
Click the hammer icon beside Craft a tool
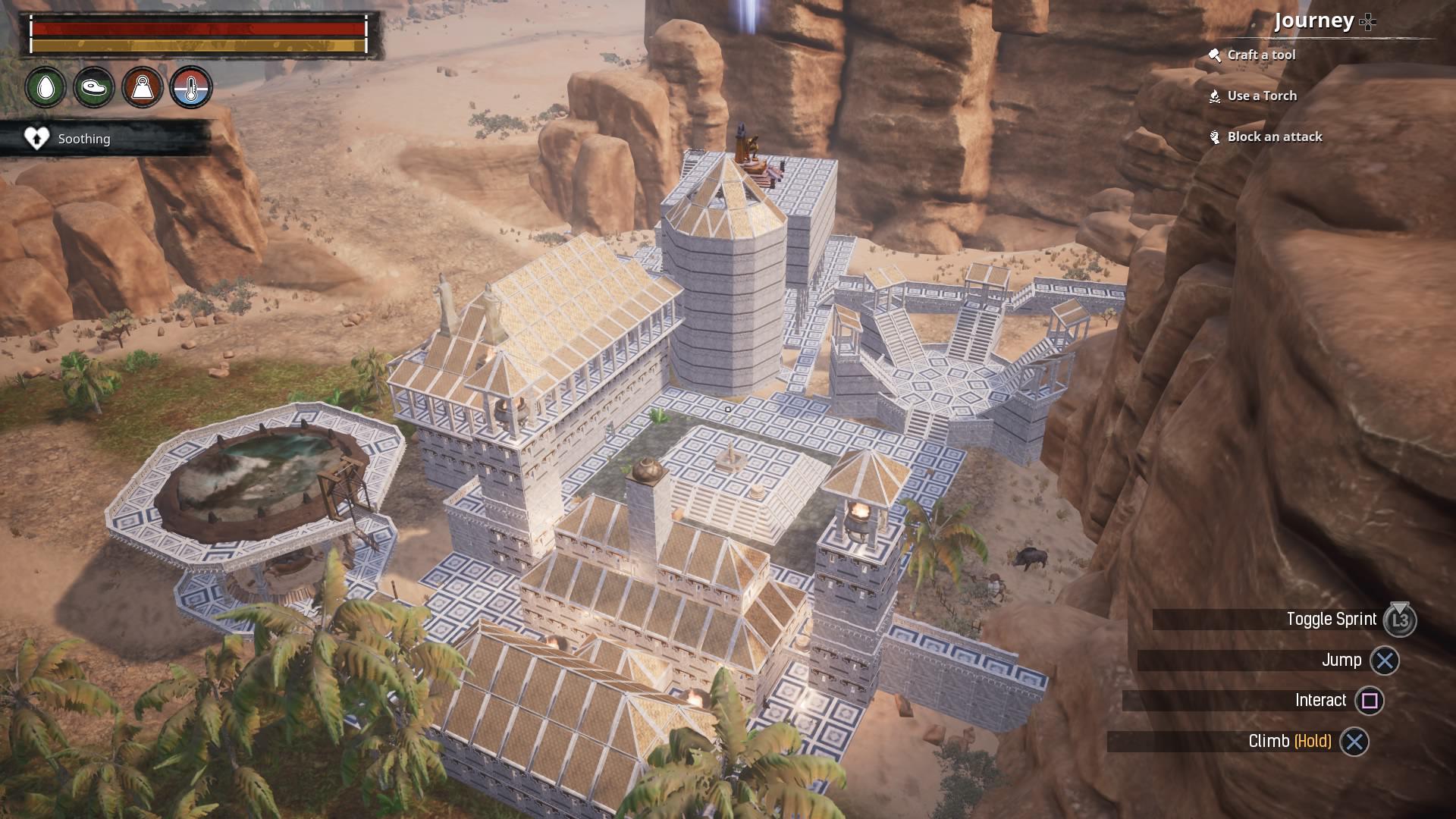tap(1215, 55)
